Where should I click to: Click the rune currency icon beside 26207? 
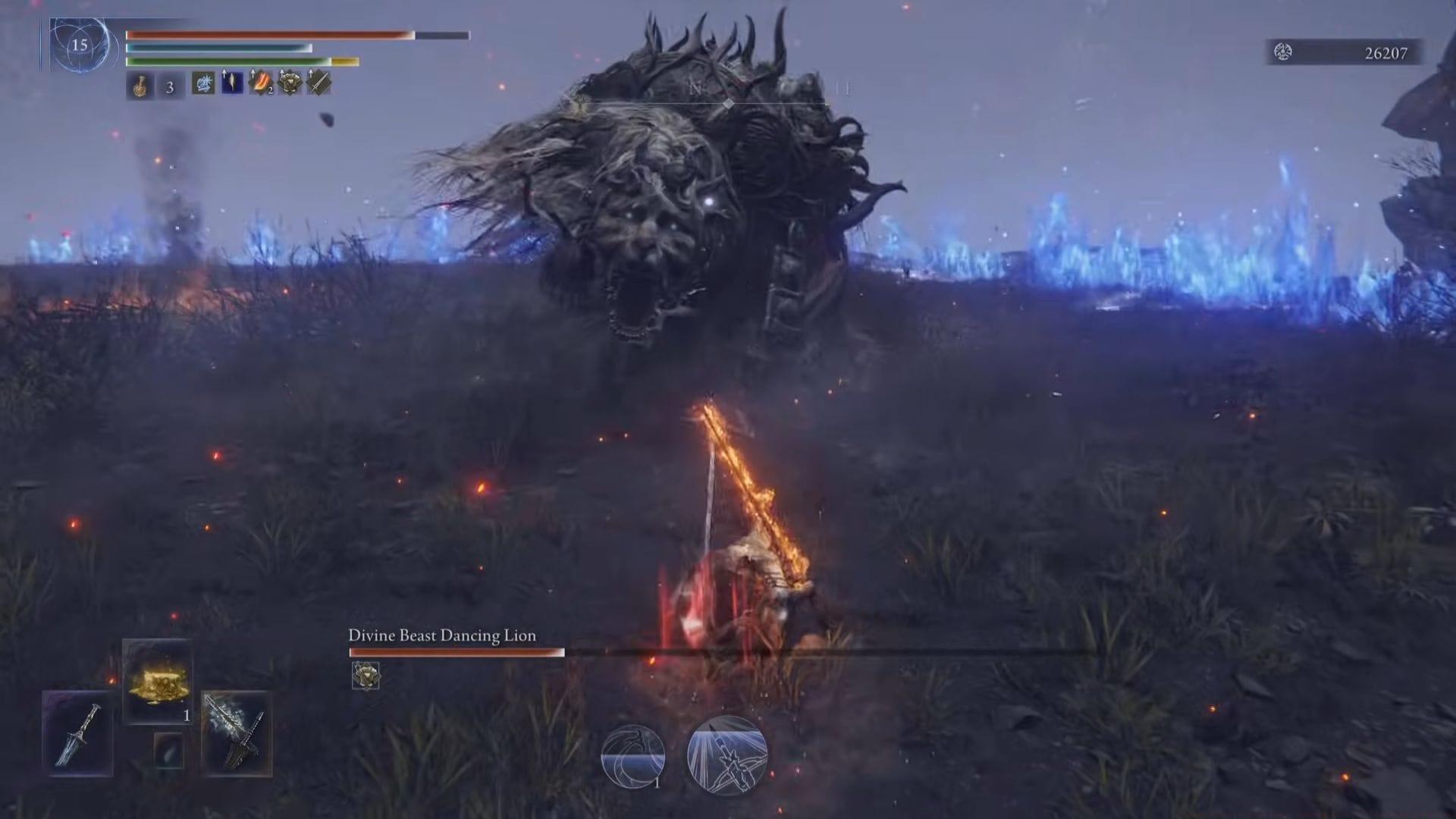coord(1282,53)
